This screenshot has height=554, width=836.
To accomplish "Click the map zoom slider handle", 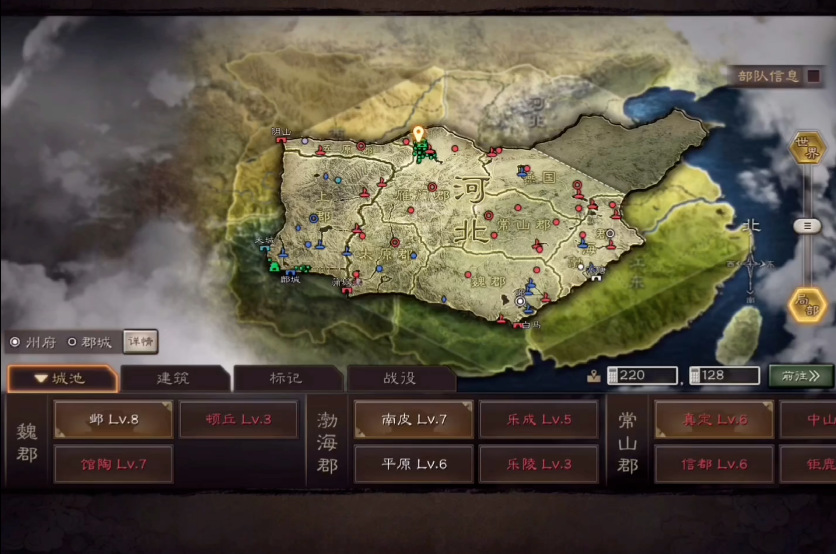I will [806, 226].
